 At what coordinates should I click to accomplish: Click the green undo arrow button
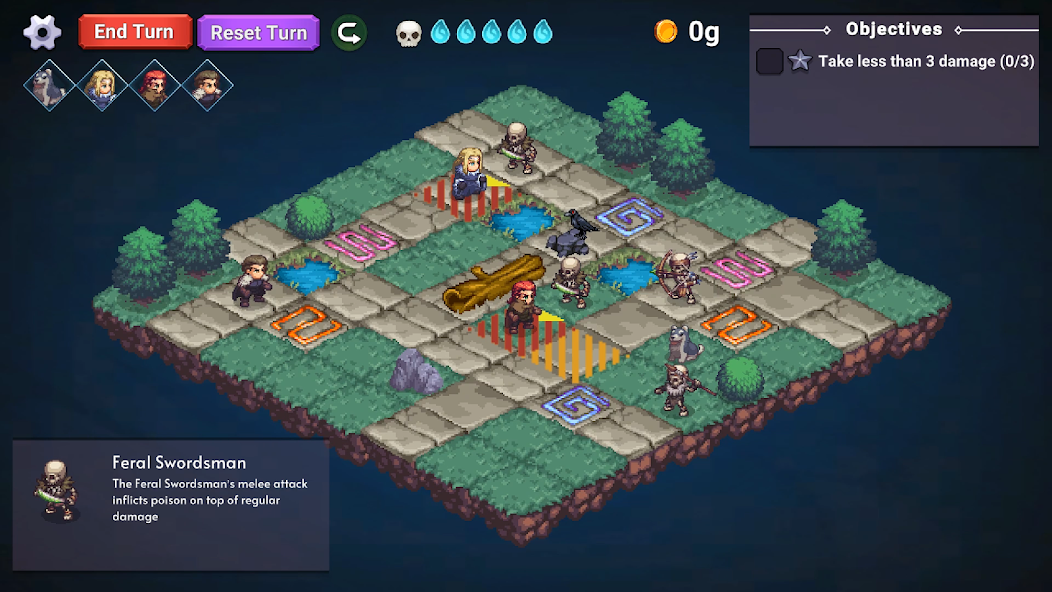pyautogui.click(x=349, y=32)
